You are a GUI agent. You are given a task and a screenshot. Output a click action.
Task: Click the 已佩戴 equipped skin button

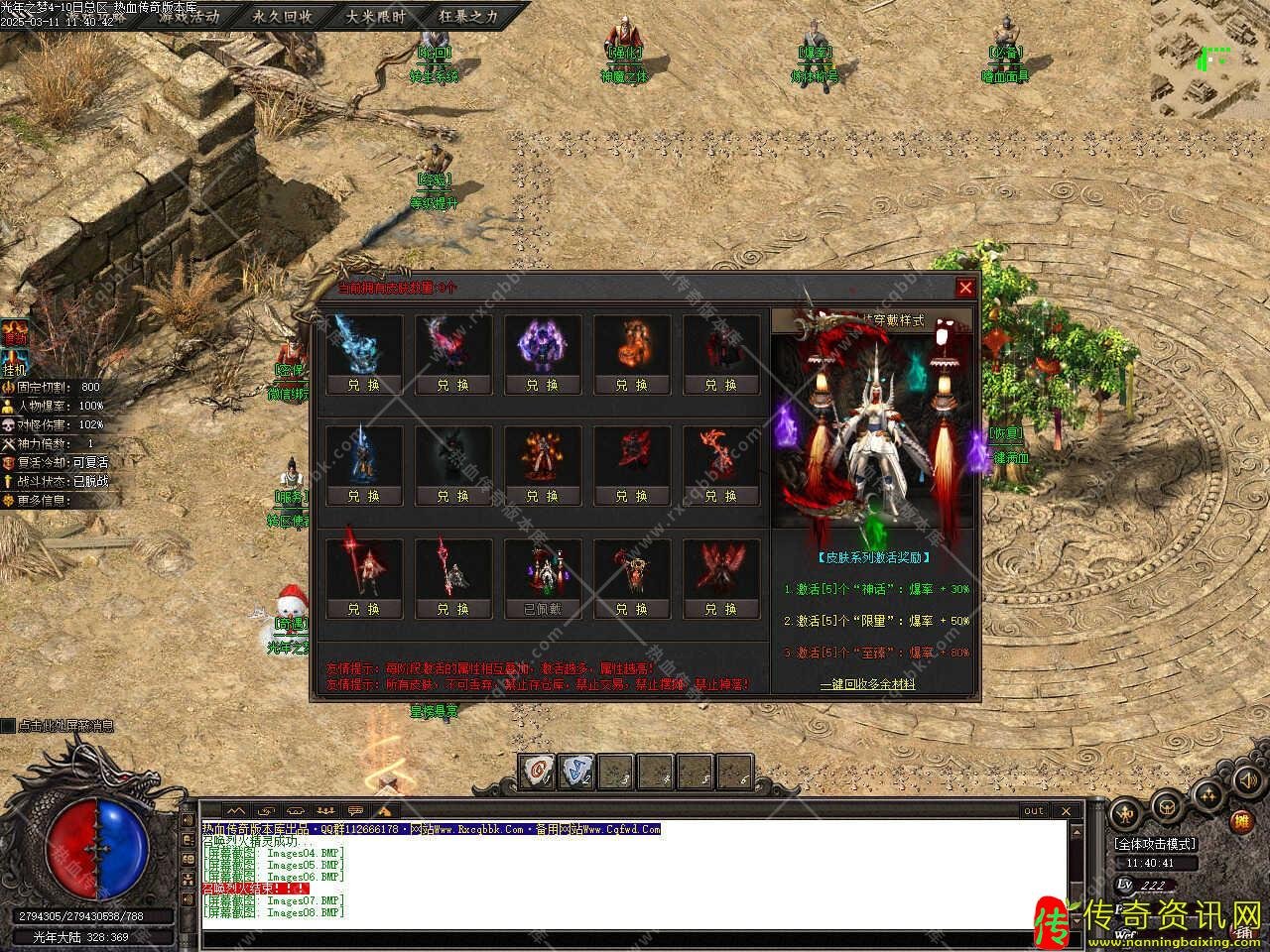(x=542, y=609)
